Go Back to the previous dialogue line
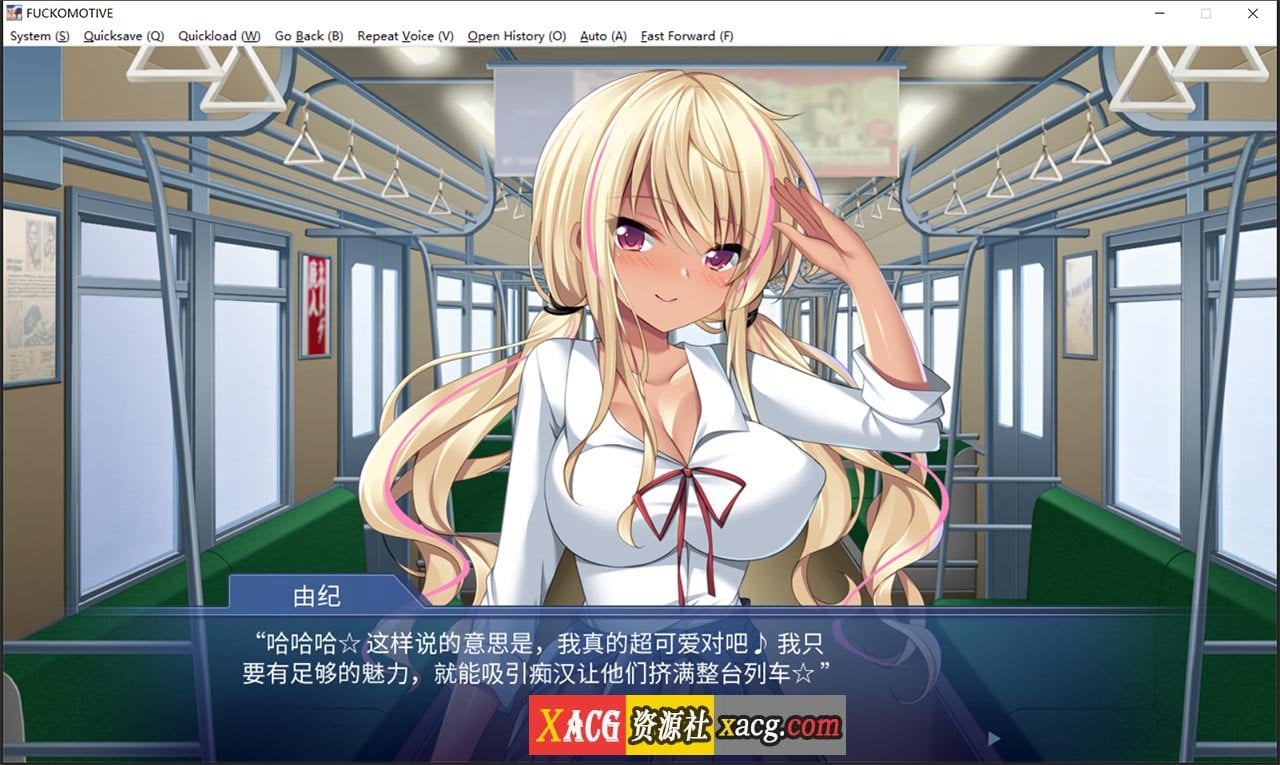 (x=308, y=36)
